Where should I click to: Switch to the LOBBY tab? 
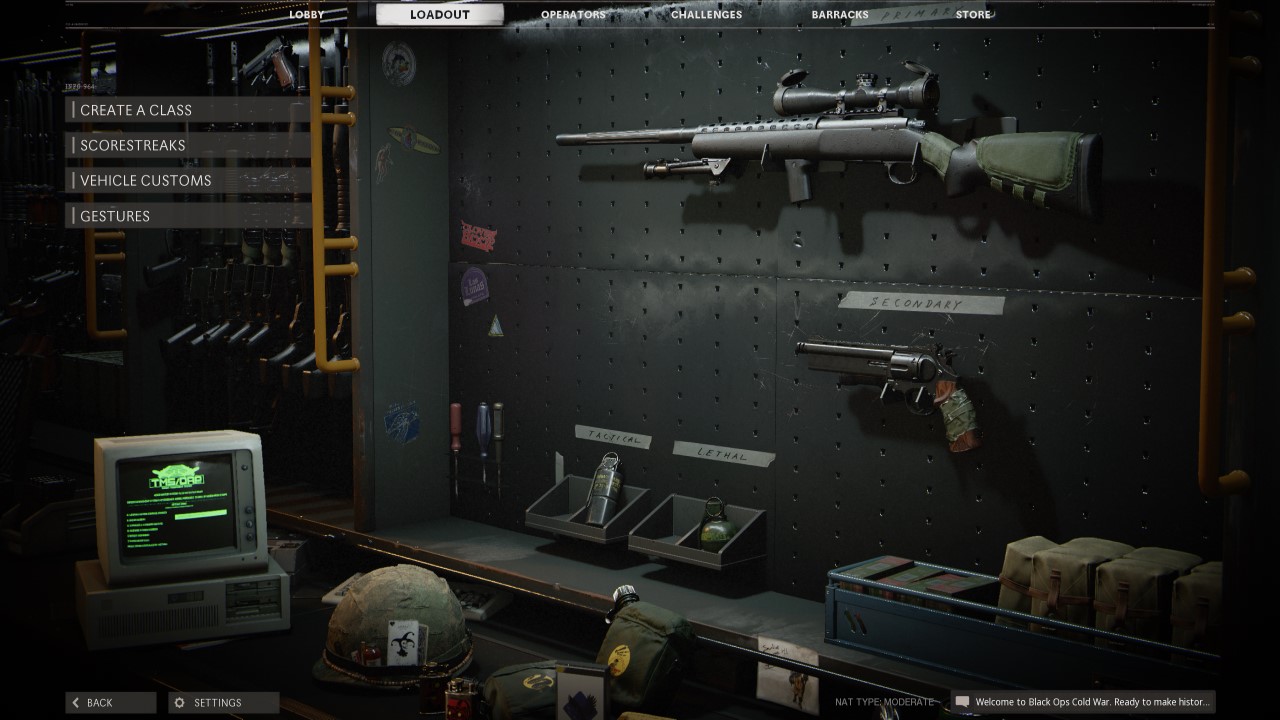[307, 14]
